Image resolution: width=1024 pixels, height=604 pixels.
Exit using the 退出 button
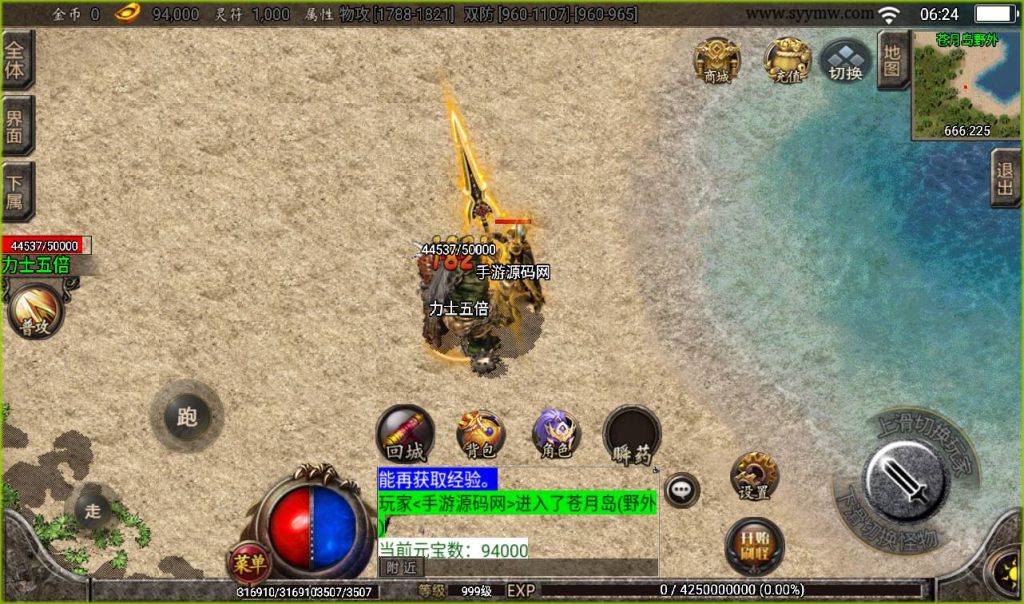coord(1005,179)
